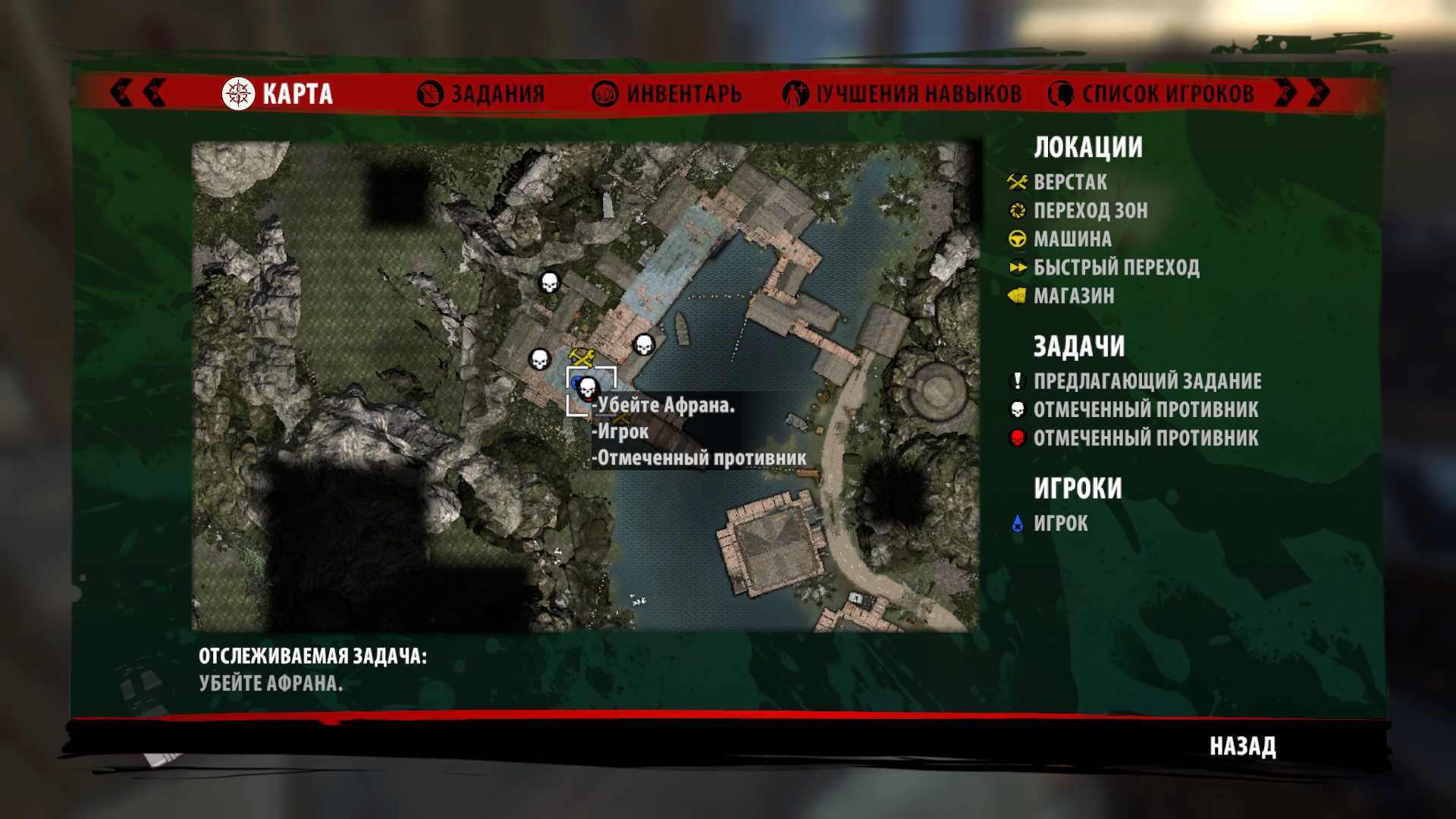
Task: Switch to the Задания tab
Action: [482, 94]
